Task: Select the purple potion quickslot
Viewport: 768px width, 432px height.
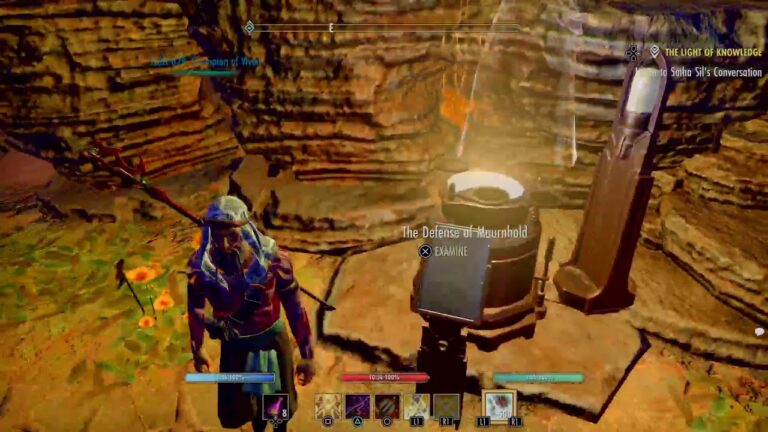Action: (x=274, y=406)
